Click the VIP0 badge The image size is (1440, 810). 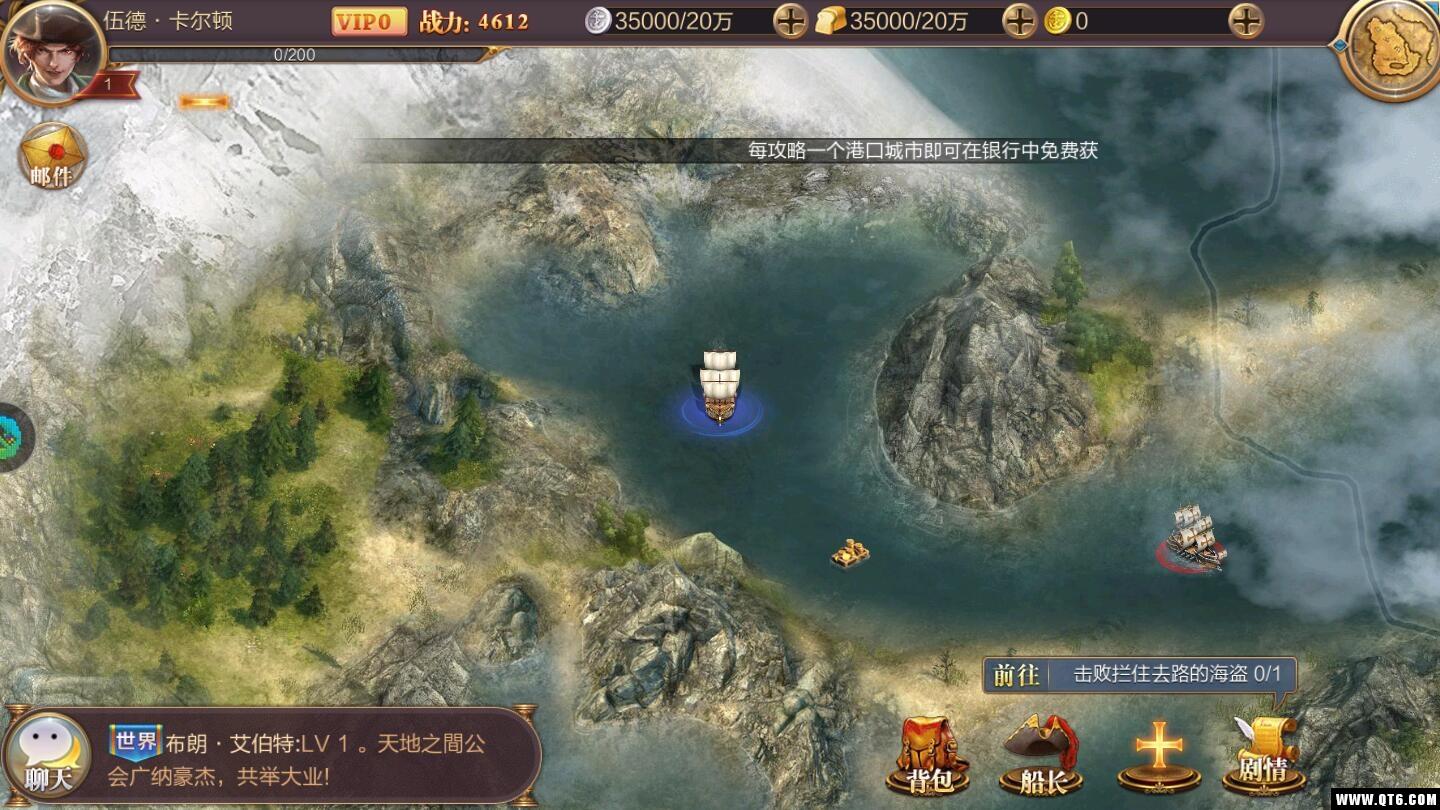tap(368, 20)
